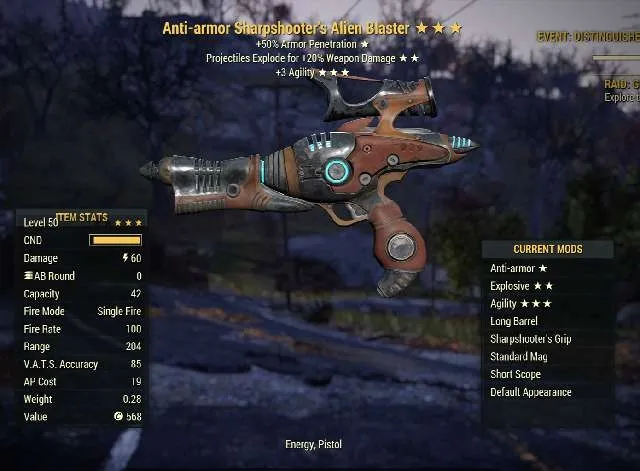Click the Default Appearance entry
Screen dimensions: 640x471
click(x=548, y=392)
